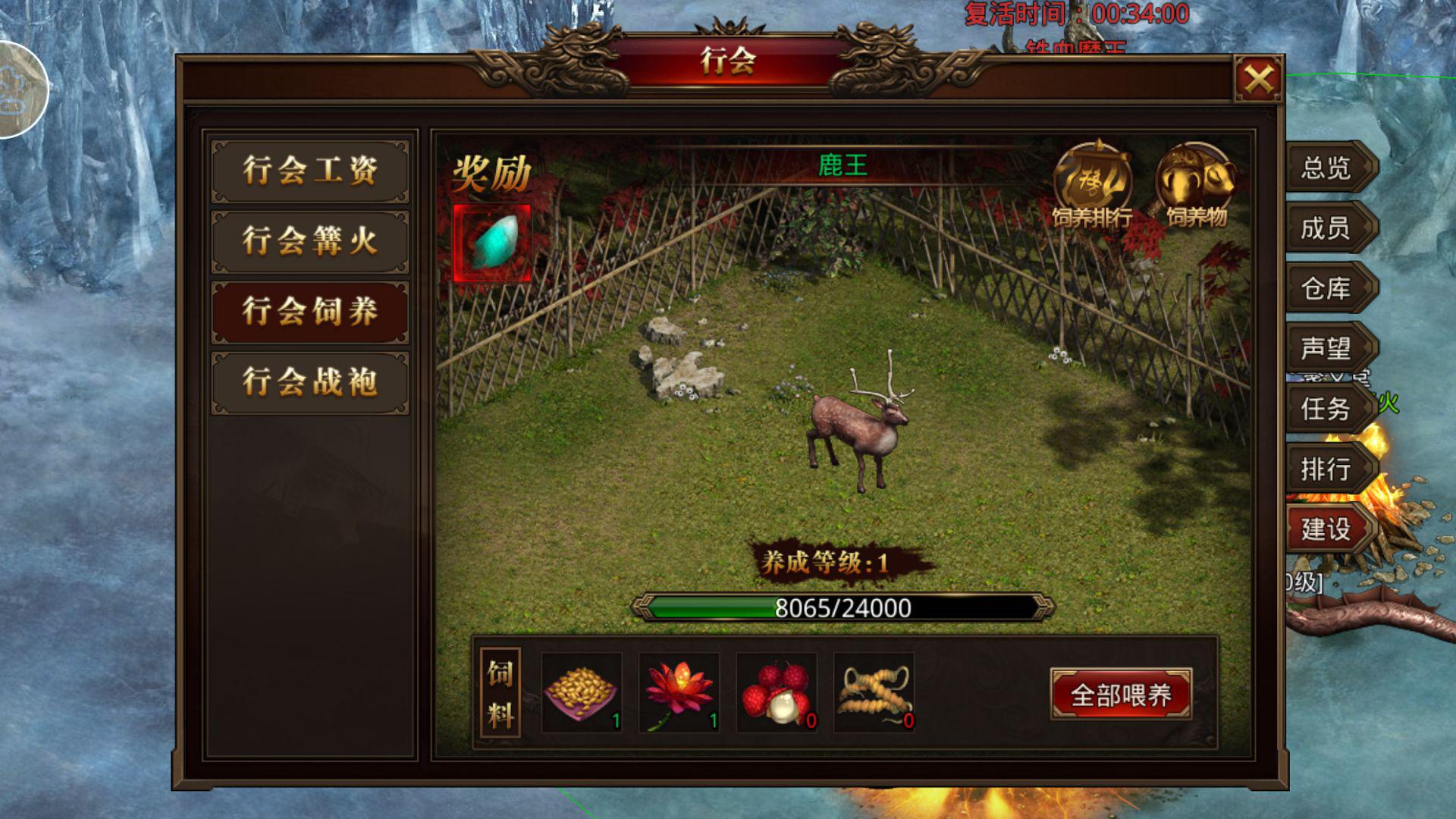The height and width of the screenshot is (819, 1456).
Task: Switch to 行会篝火 bonfire section
Action: (x=310, y=242)
